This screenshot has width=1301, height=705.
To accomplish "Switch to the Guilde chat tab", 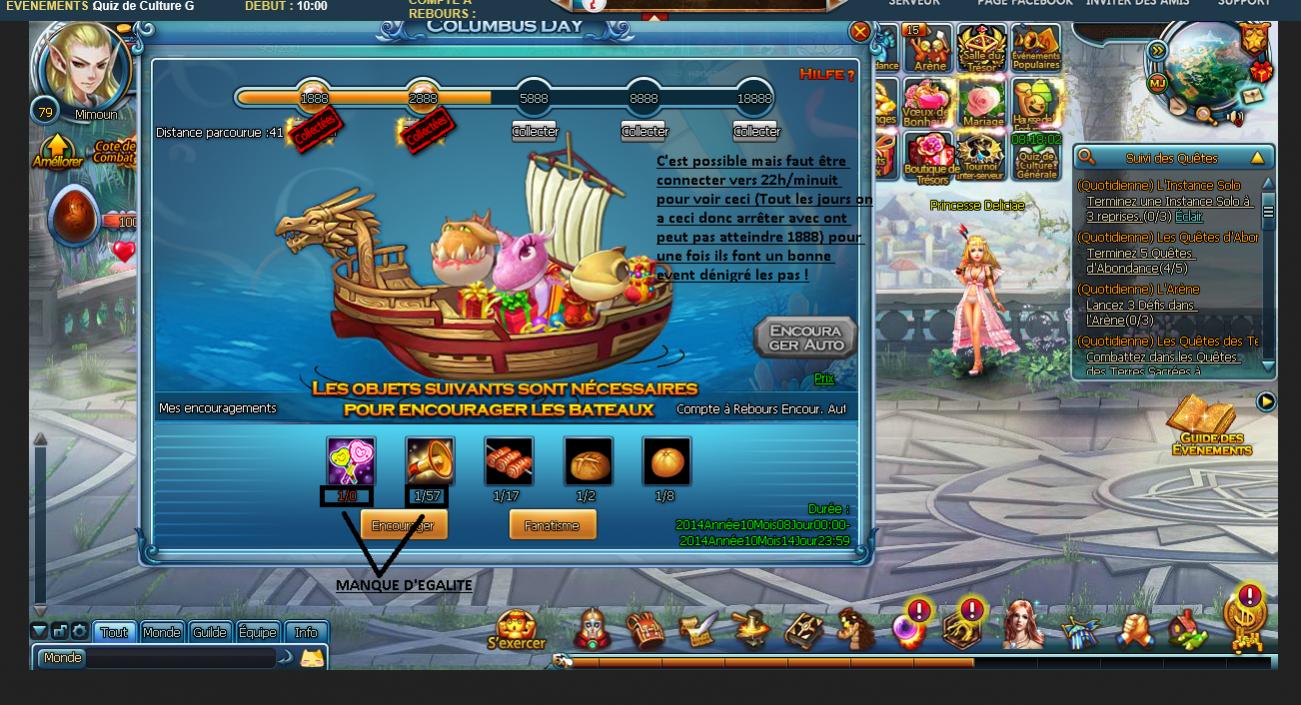I will point(210,632).
